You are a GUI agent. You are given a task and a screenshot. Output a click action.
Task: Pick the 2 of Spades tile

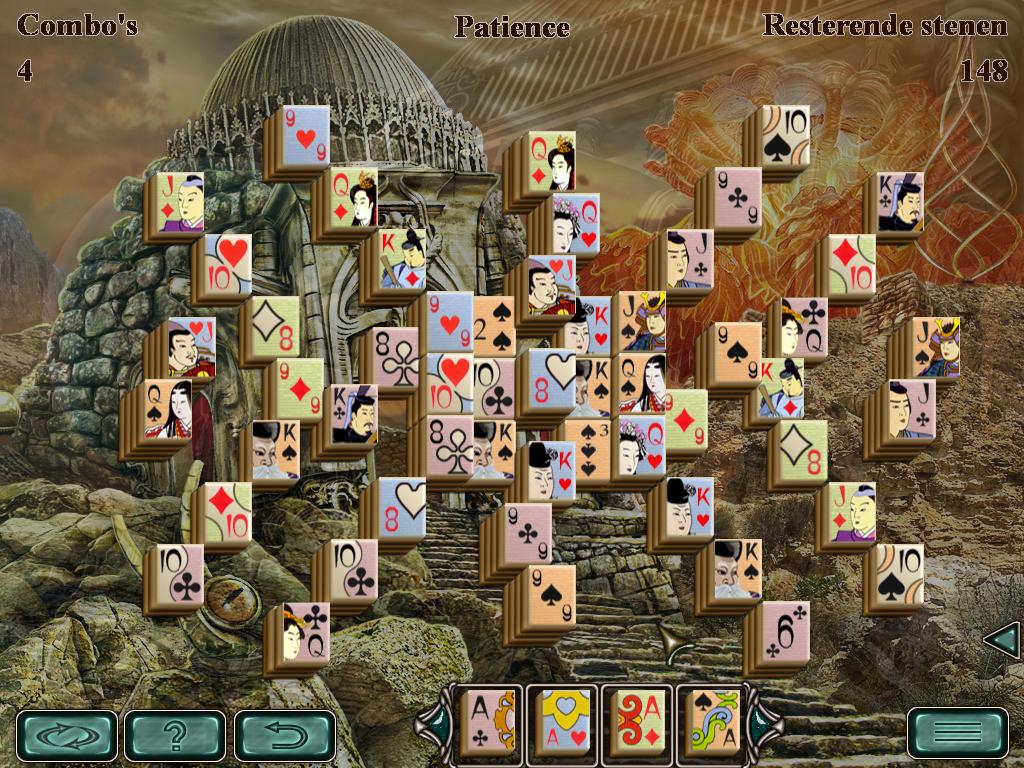[x=493, y=326]
